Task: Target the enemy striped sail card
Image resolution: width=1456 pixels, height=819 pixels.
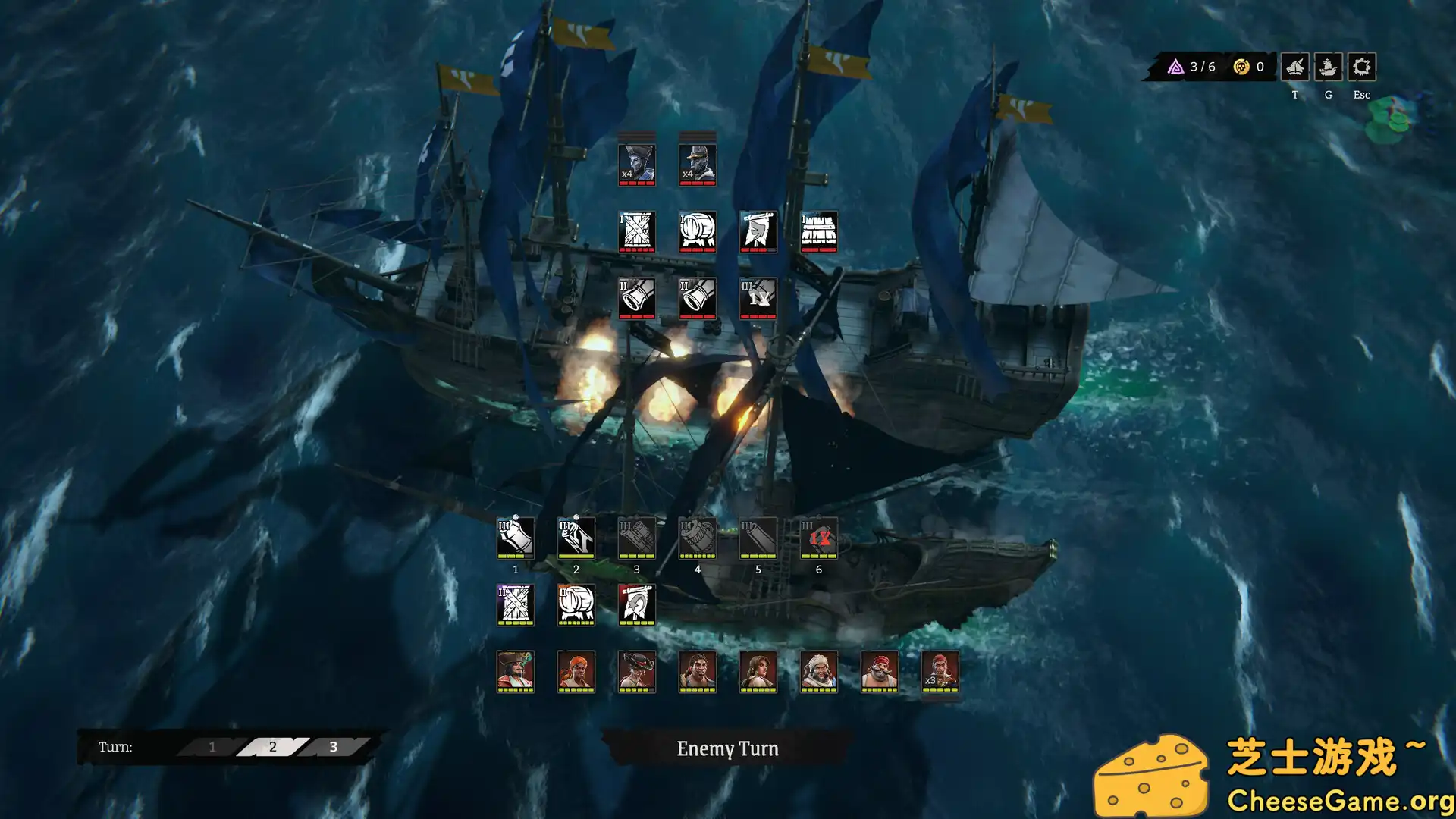Action: (x=819, y=231)
